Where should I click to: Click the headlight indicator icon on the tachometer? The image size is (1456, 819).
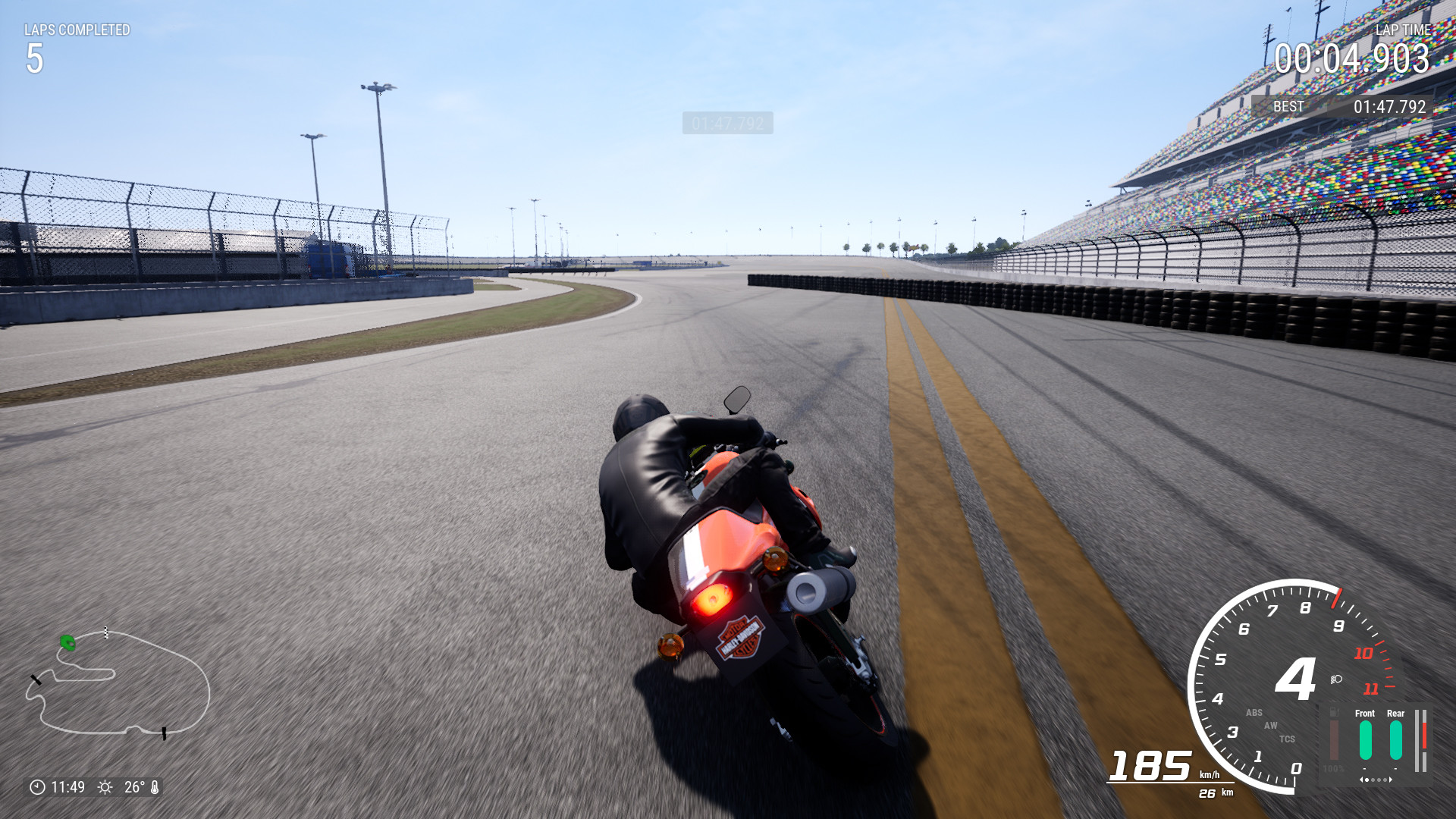tap(1335, 679)
